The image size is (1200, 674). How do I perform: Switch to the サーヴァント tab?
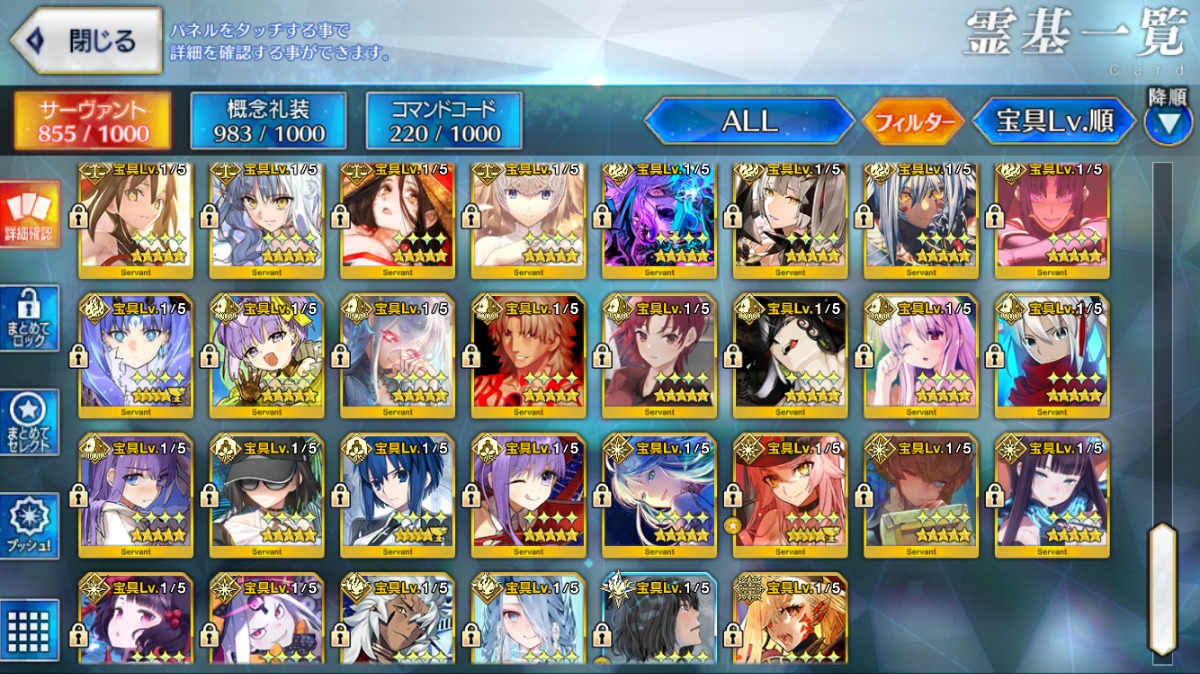click(92, 121)
